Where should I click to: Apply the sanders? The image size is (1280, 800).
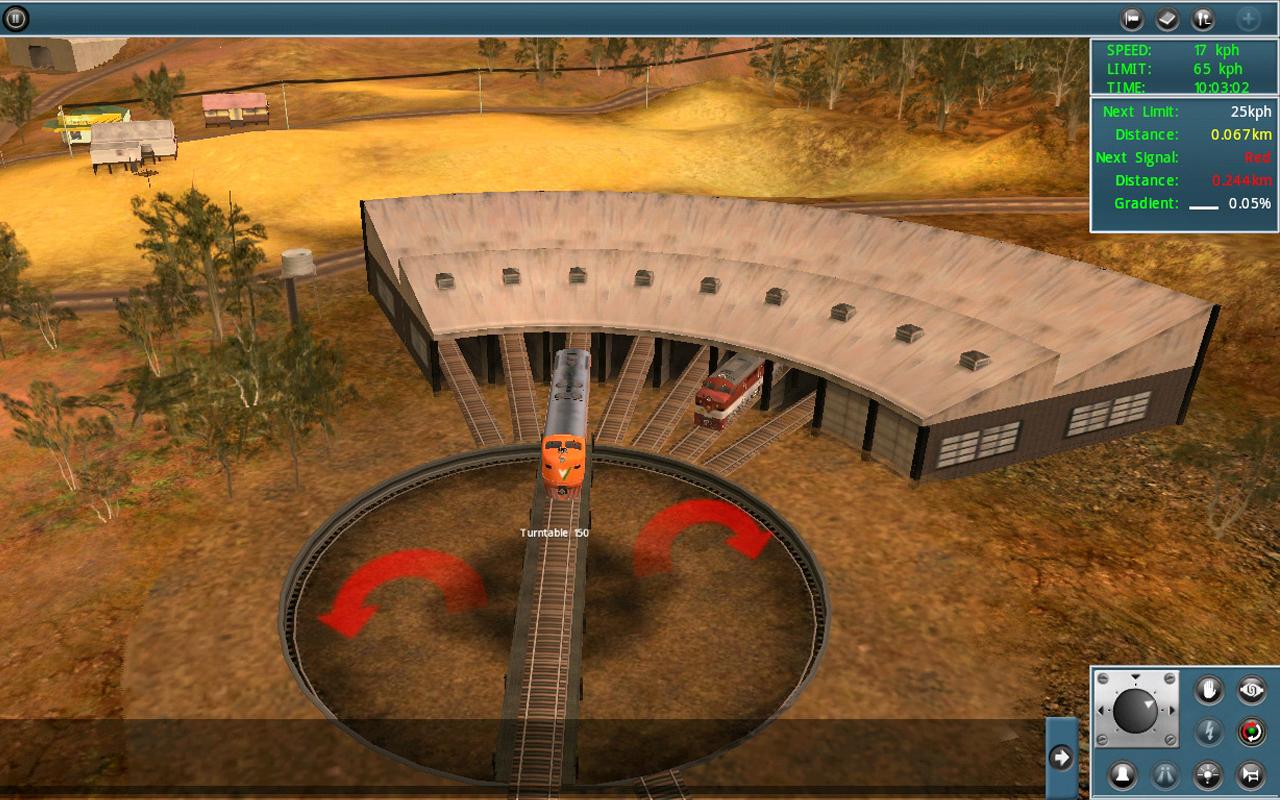coord(1163,775)
